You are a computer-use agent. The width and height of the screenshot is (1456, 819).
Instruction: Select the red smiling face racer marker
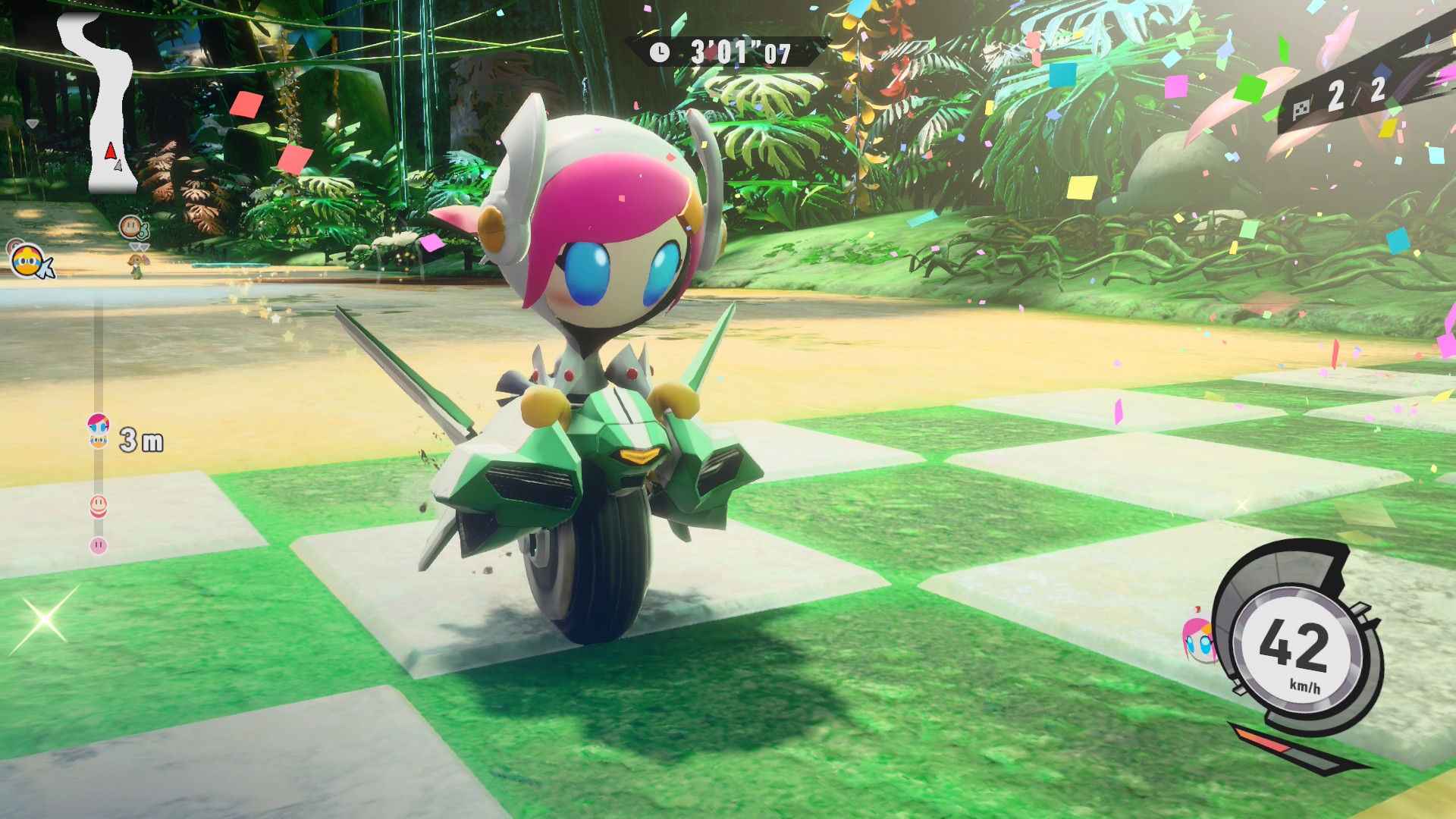click(x=99, y=505)
